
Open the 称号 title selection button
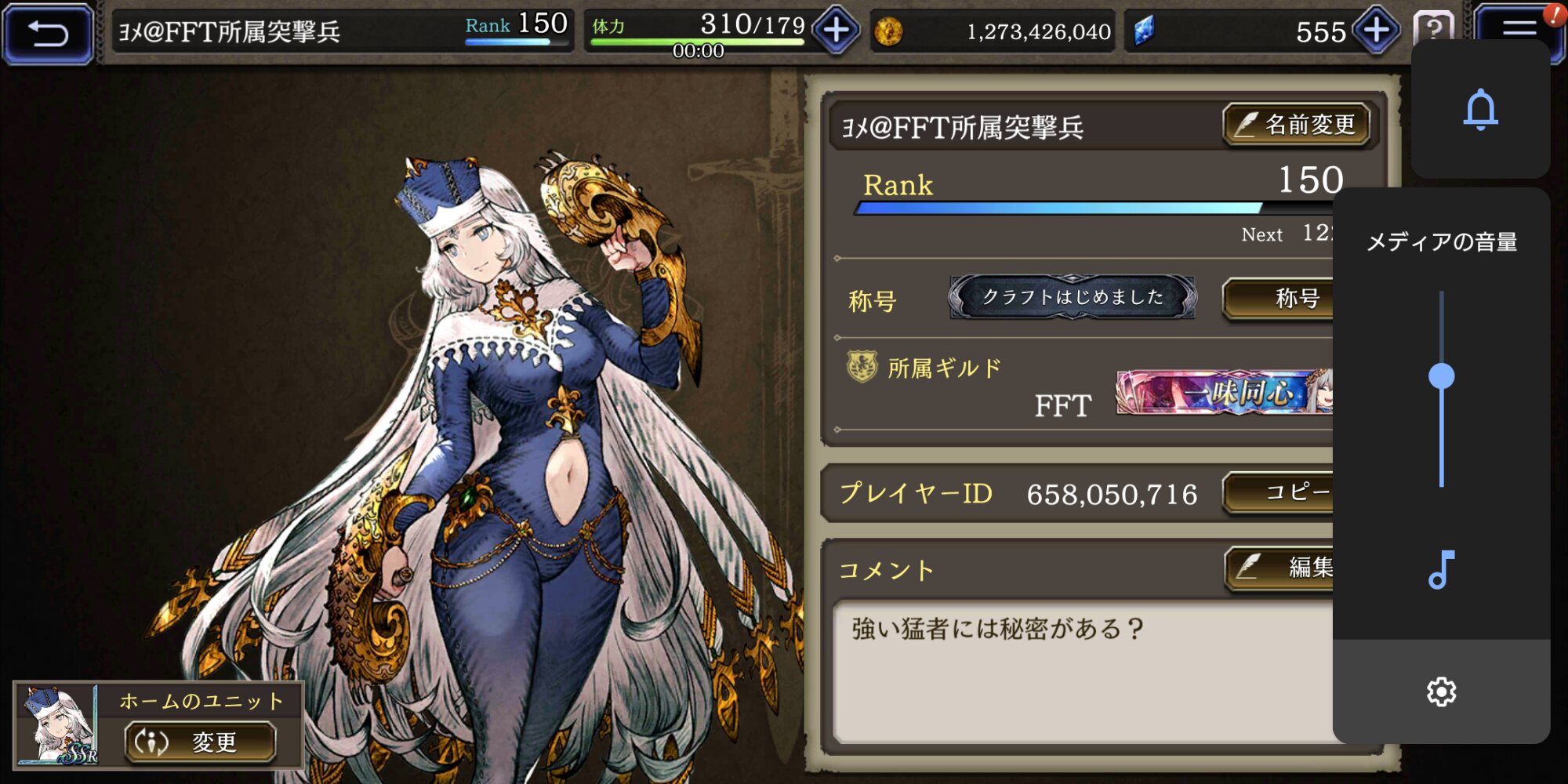(1279, 298)
